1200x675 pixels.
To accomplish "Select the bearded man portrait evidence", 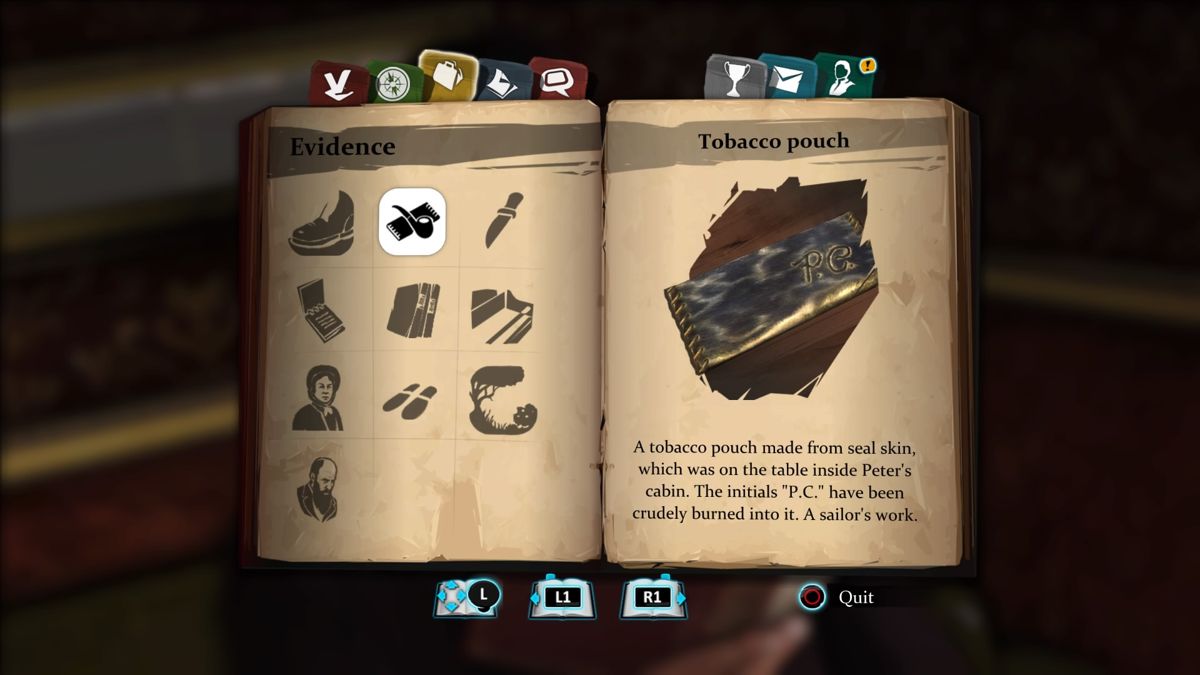I will tap(320, 488).
